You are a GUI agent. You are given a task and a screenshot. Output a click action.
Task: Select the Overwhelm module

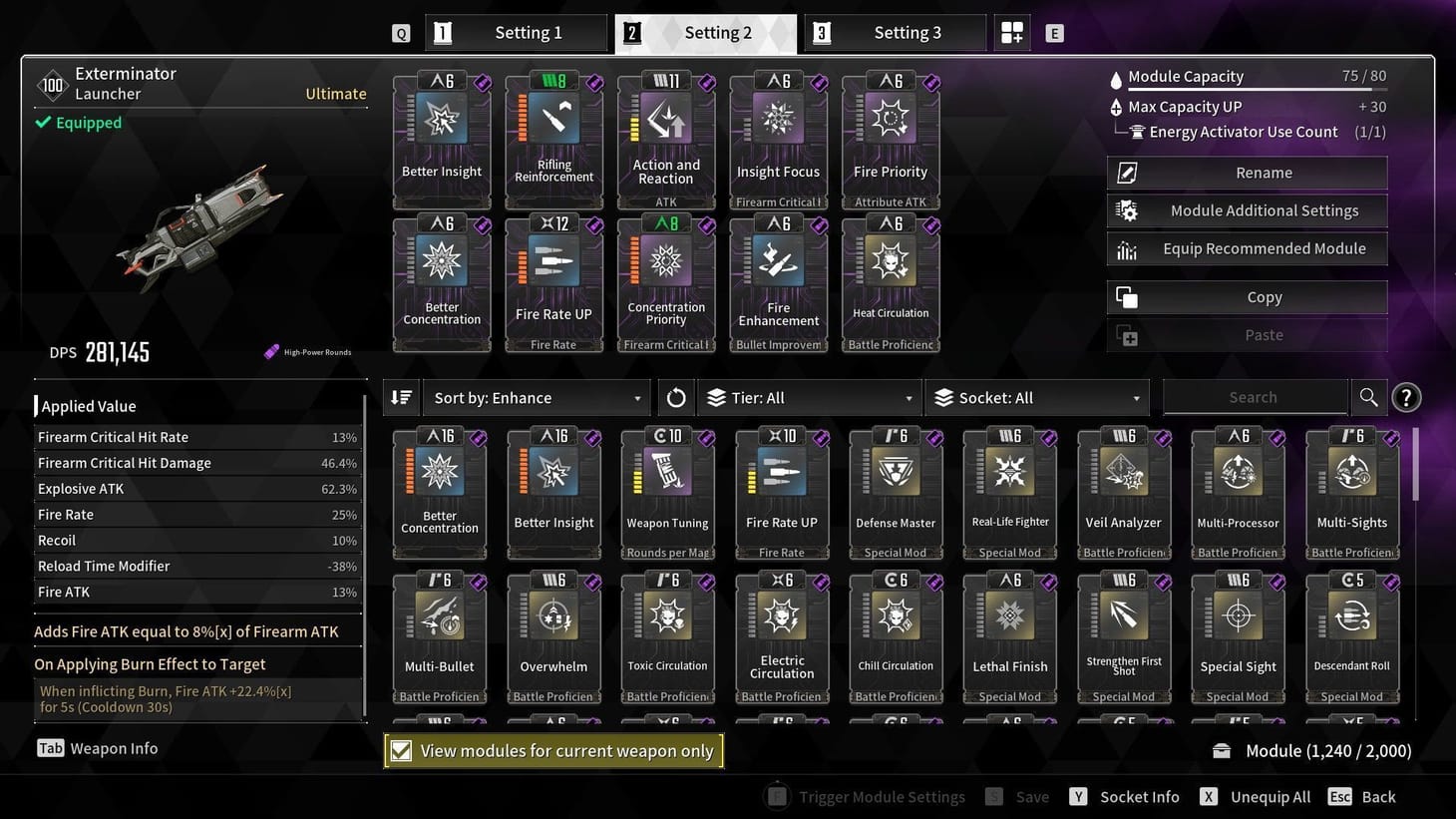click(x=553, y=630)
